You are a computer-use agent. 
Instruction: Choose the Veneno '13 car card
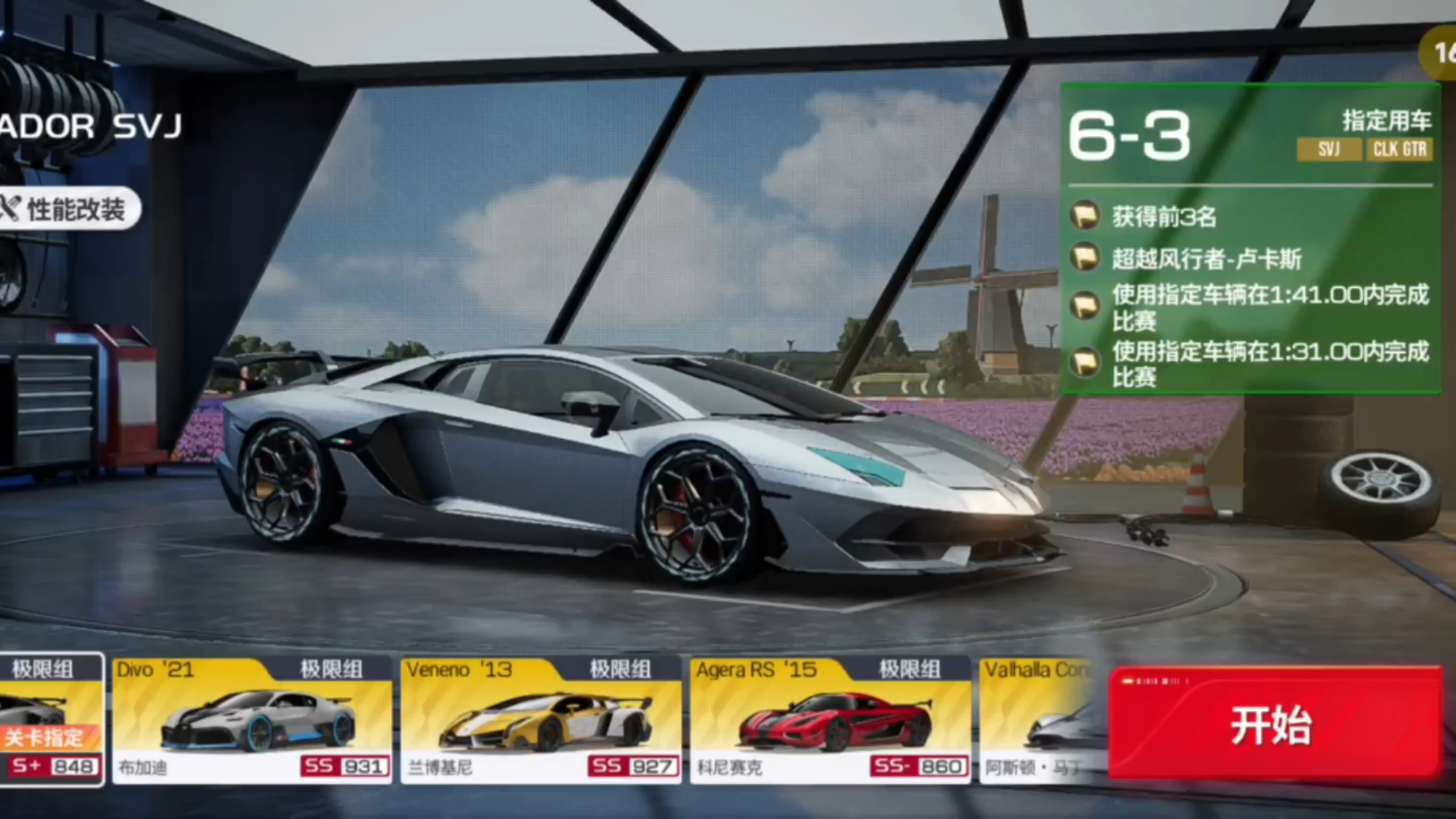pos(541,721)
